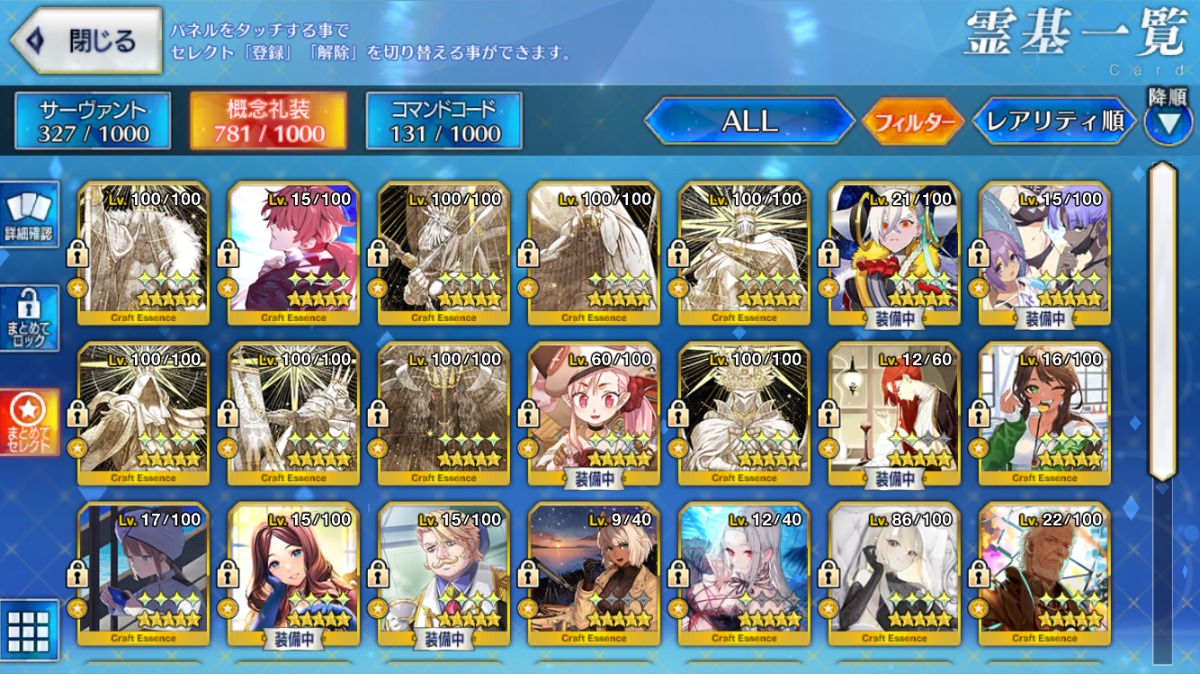1200x674 pixels.
Task: Open the コマンドコード tab
Action: pos(444,121)
